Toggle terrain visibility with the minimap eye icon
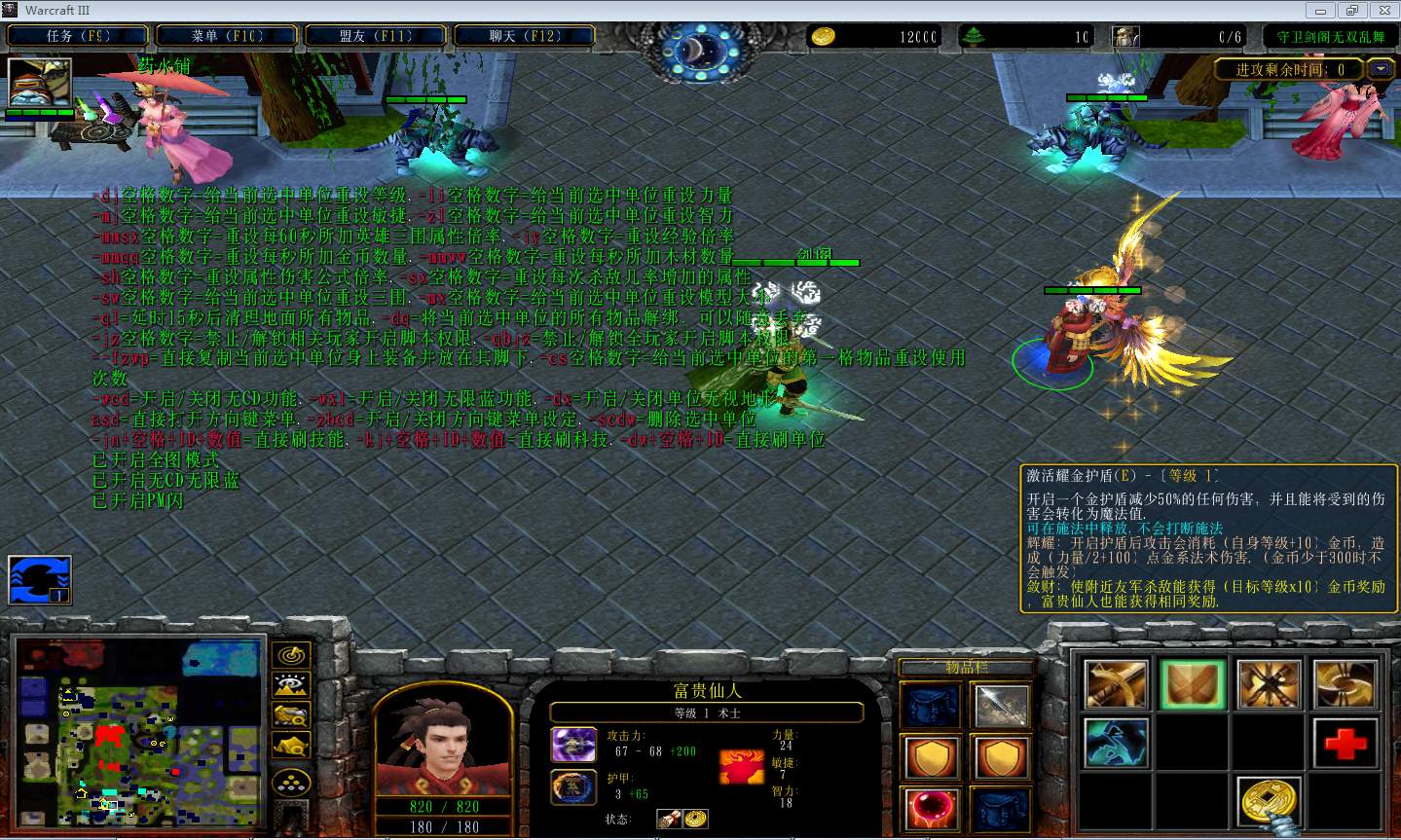This screenshot has height=840, width=1401. coord(289,684)
